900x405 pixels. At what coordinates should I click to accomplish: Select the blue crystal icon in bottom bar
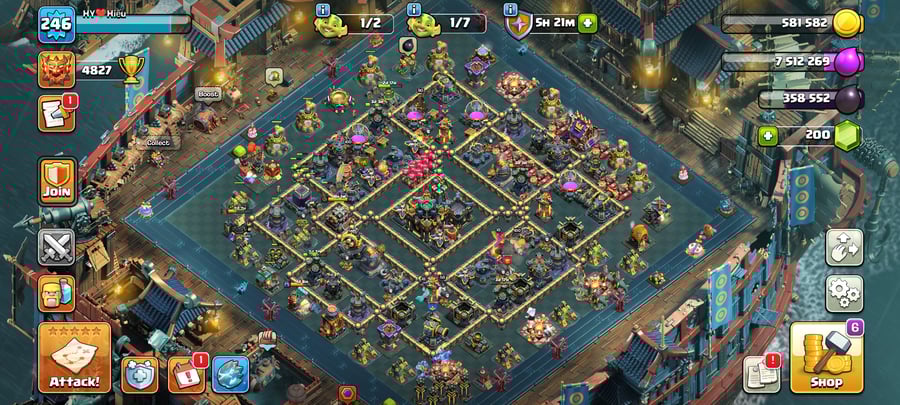tap(230, 374)
